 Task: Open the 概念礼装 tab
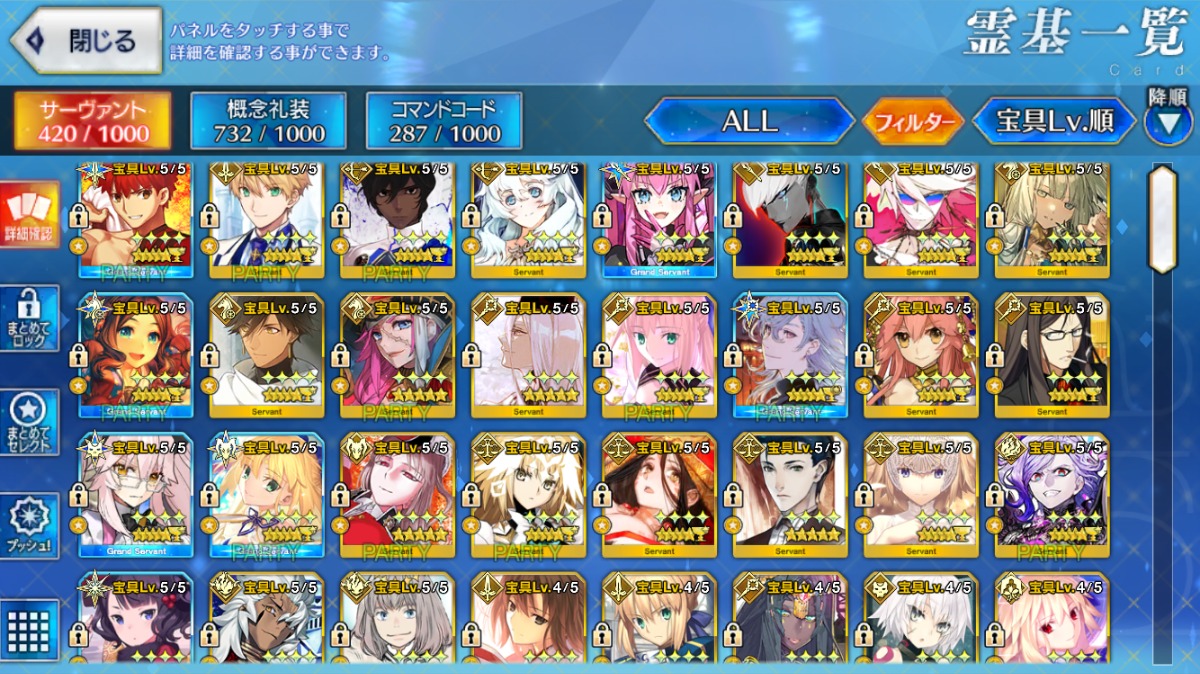(268, 121)
